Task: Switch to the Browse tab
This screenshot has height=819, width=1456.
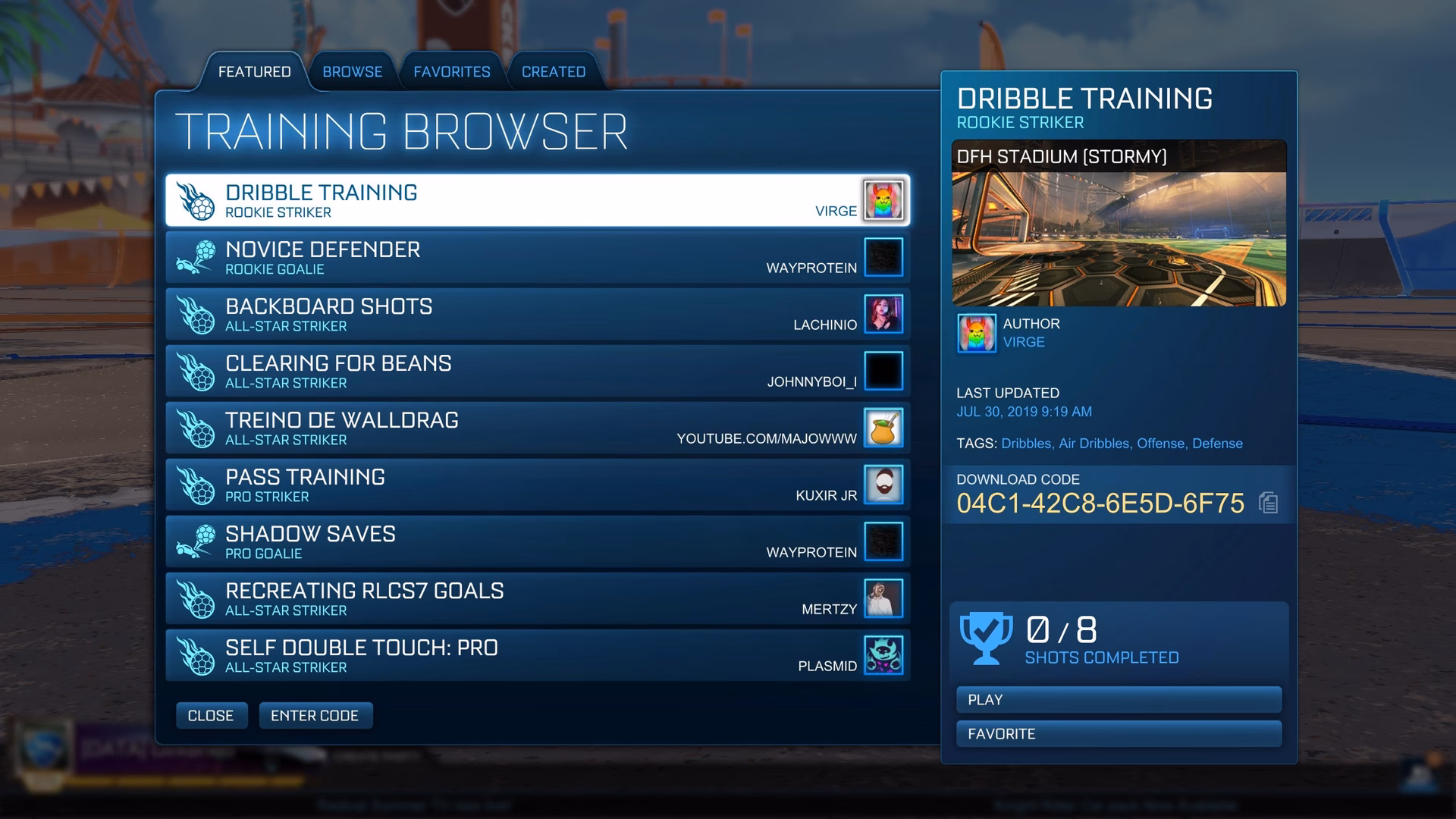Action: [x=352, y=71]
